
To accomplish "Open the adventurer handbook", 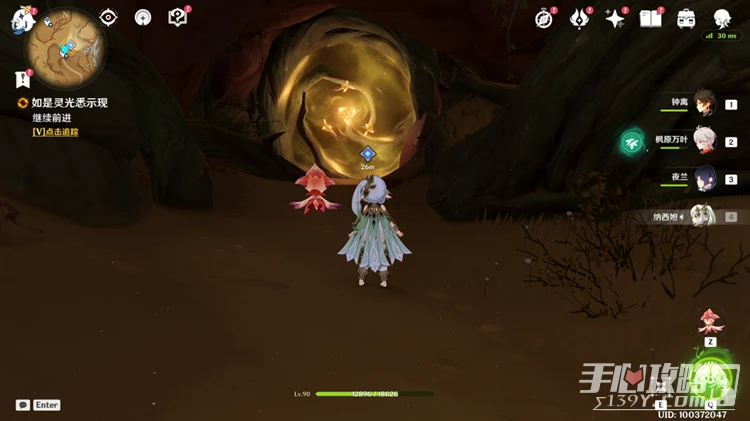I will point(651,18).
